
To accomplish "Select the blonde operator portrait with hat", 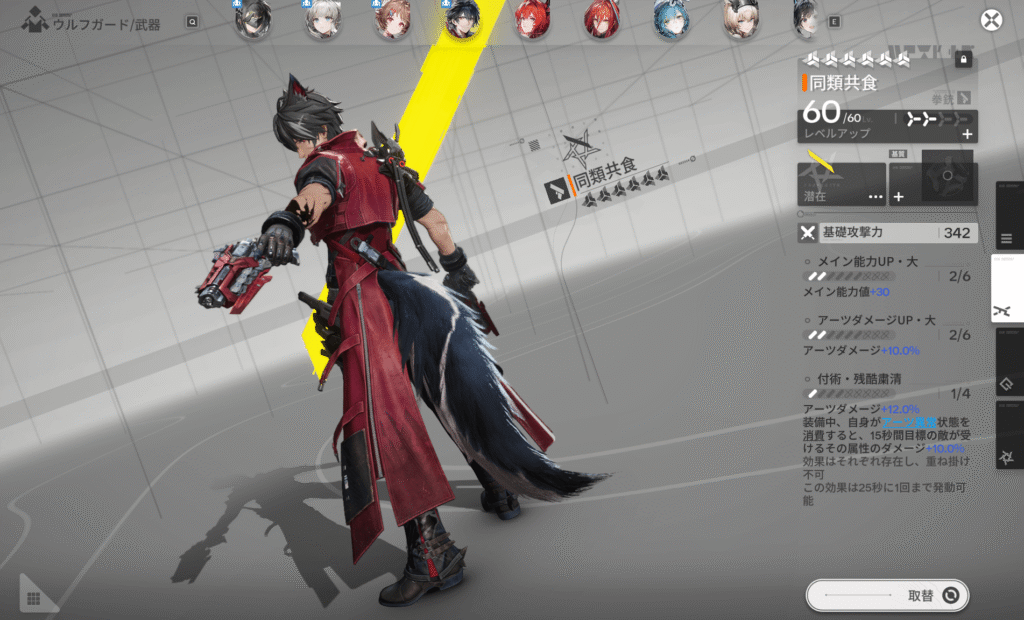I will 740,20.
